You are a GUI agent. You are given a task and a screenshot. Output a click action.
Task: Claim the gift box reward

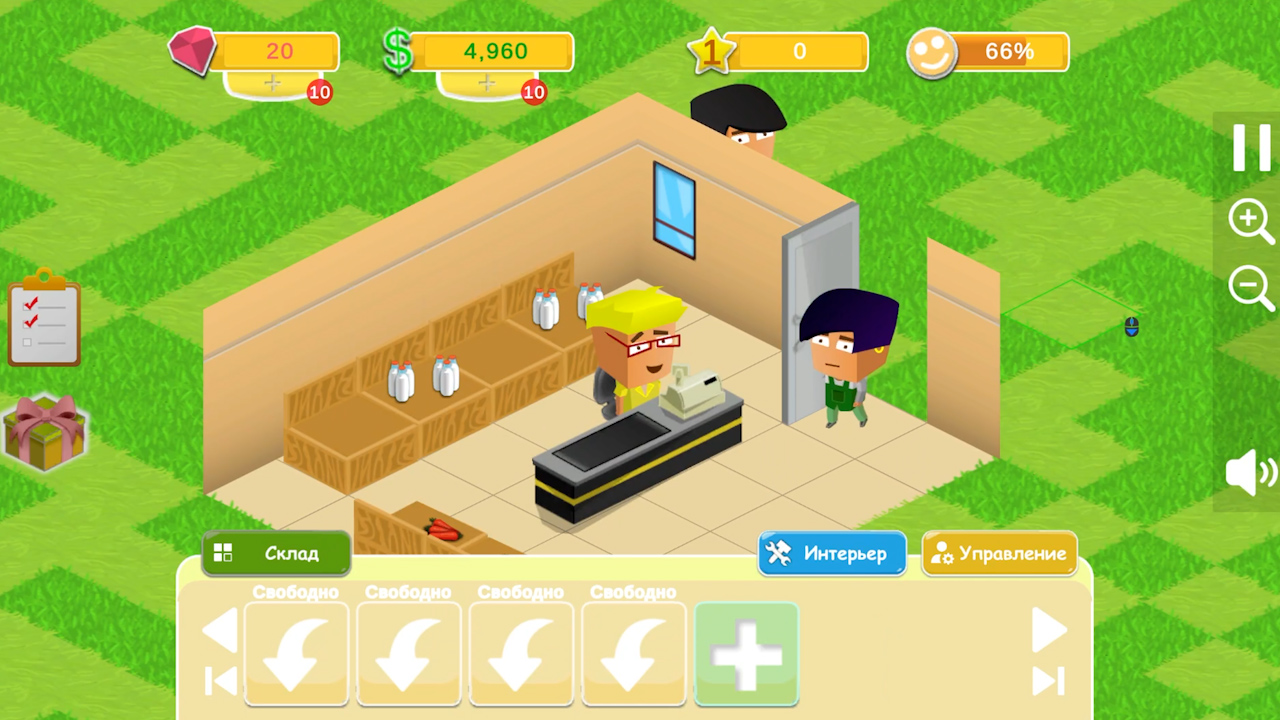coord(47,432)
